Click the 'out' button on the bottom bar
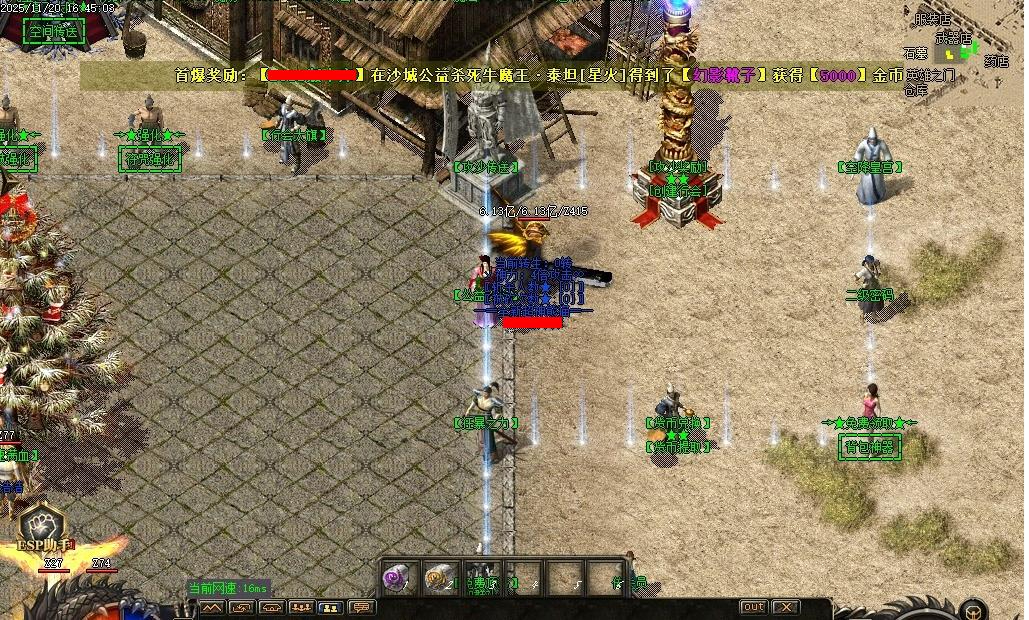The height and width of the screenshot is (620, 1029). pyautogui.click(x=753, y=607)
